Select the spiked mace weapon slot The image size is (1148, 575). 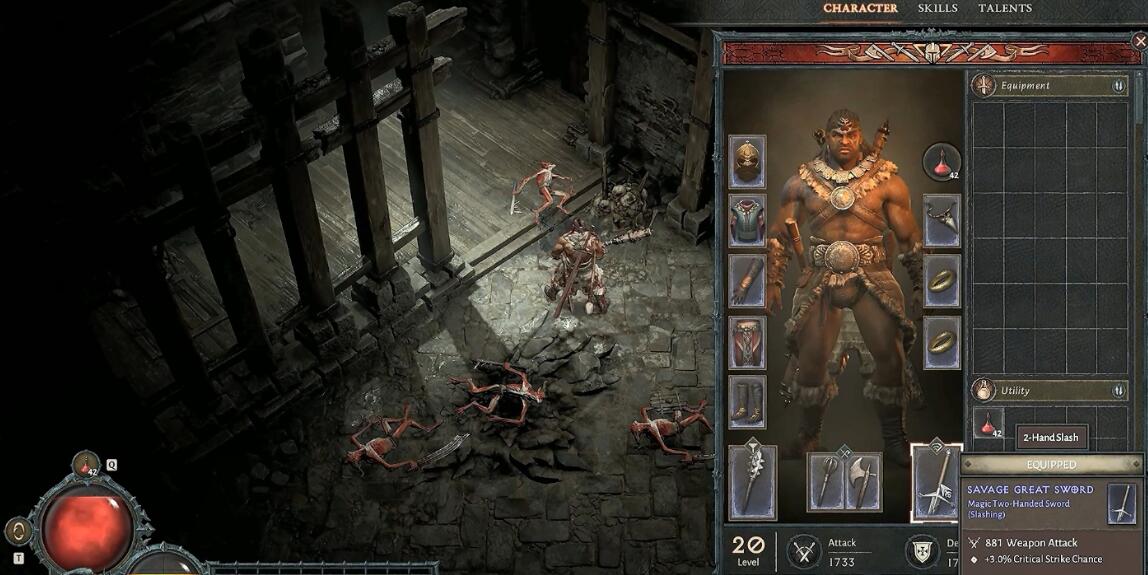[752, 482]
